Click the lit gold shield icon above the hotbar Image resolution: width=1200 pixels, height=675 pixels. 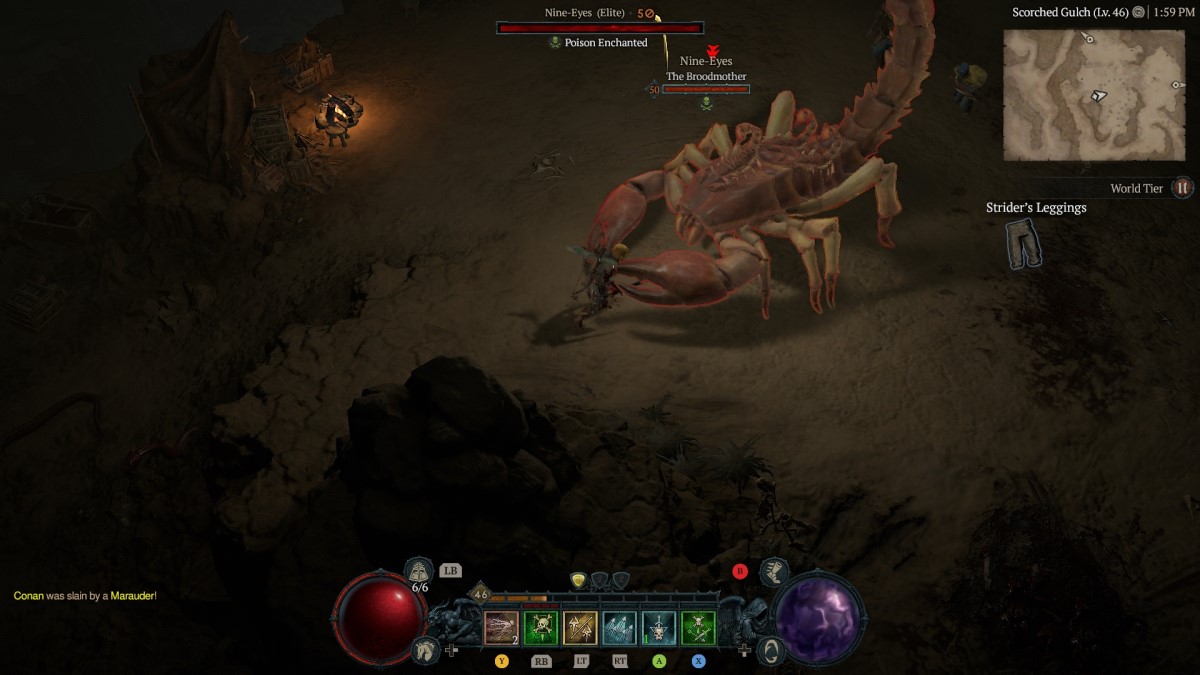click(x=578, y=580)
